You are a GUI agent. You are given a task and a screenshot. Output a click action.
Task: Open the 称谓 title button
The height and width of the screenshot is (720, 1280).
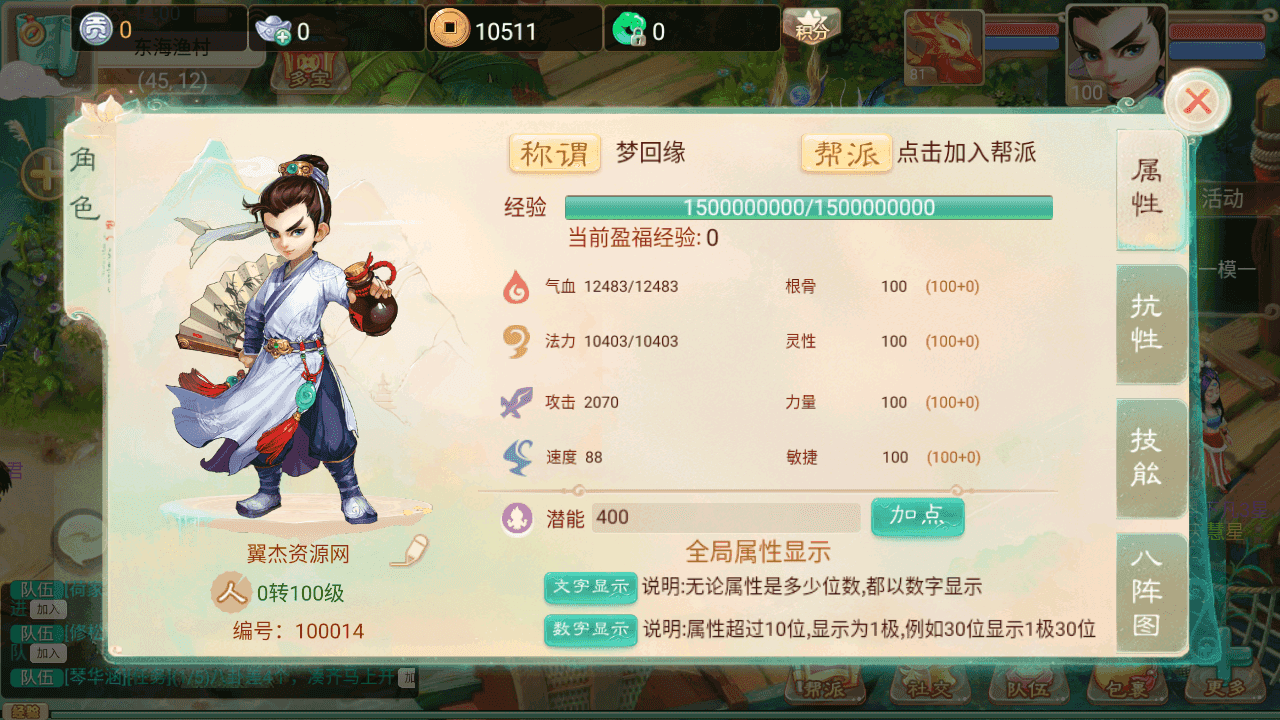[x=555, y=154]
